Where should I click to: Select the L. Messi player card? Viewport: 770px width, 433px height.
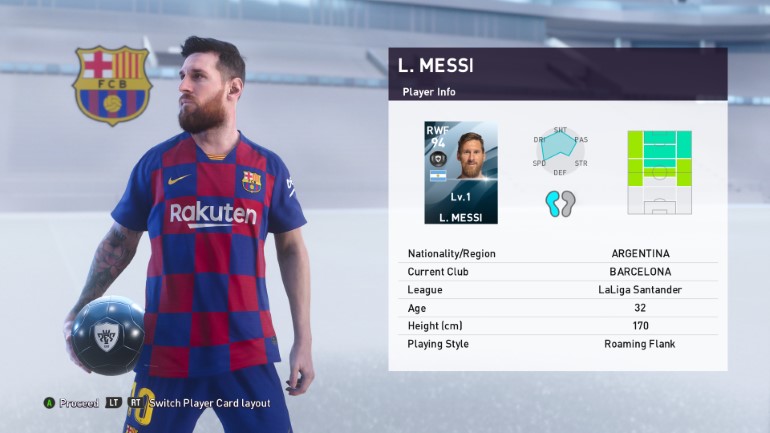[460, 172]
